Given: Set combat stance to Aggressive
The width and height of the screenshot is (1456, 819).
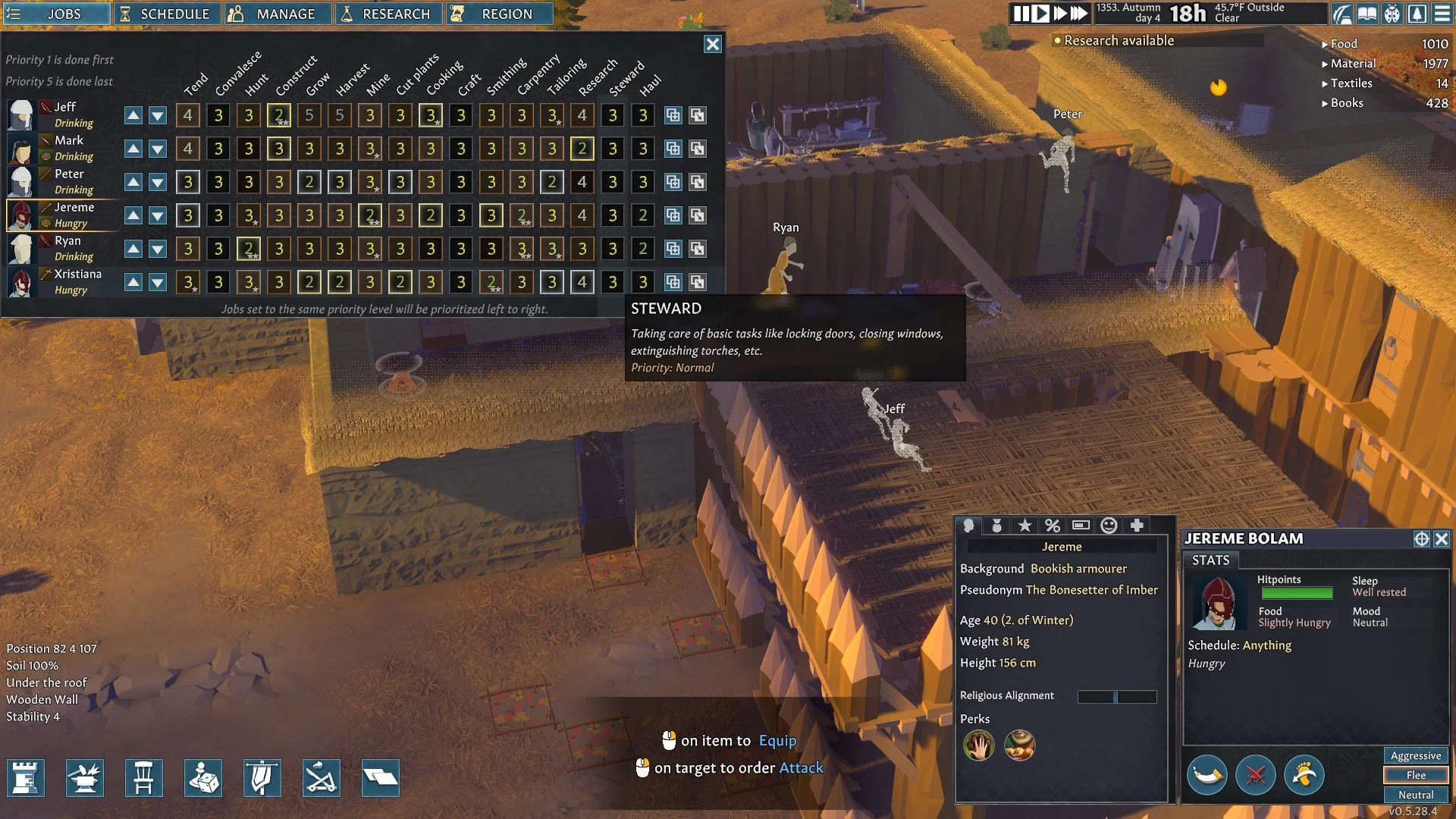Looking at the screenshot, I should [x=1415, y=756].
